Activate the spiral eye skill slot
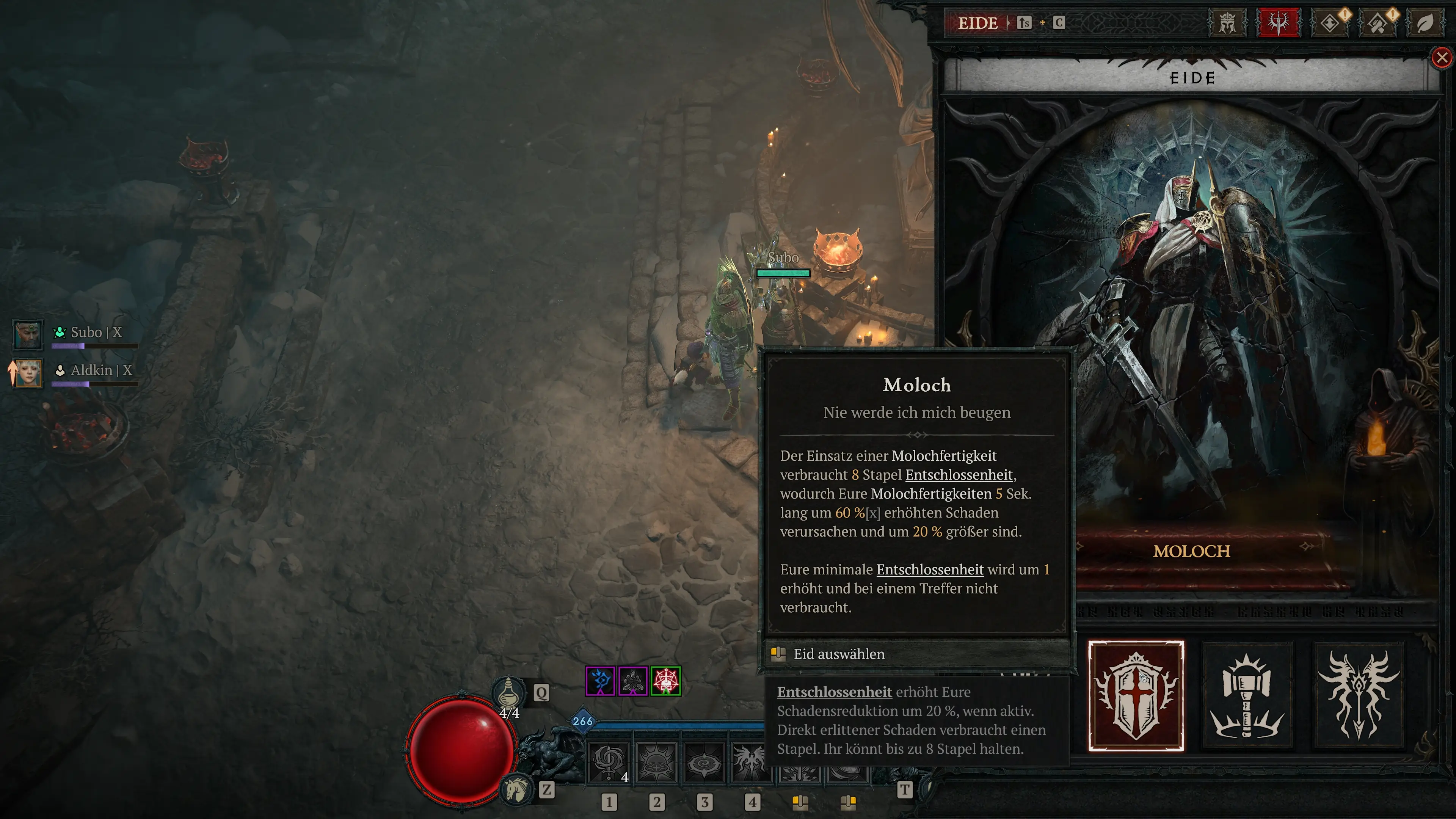This screenshot has height=819, width=1456. point(704,763)
